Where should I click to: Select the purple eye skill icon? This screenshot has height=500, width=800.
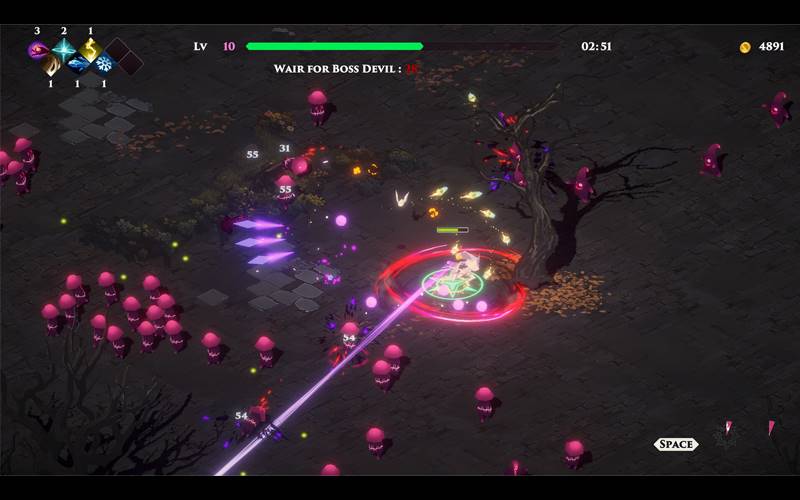[x=38, y=49]
